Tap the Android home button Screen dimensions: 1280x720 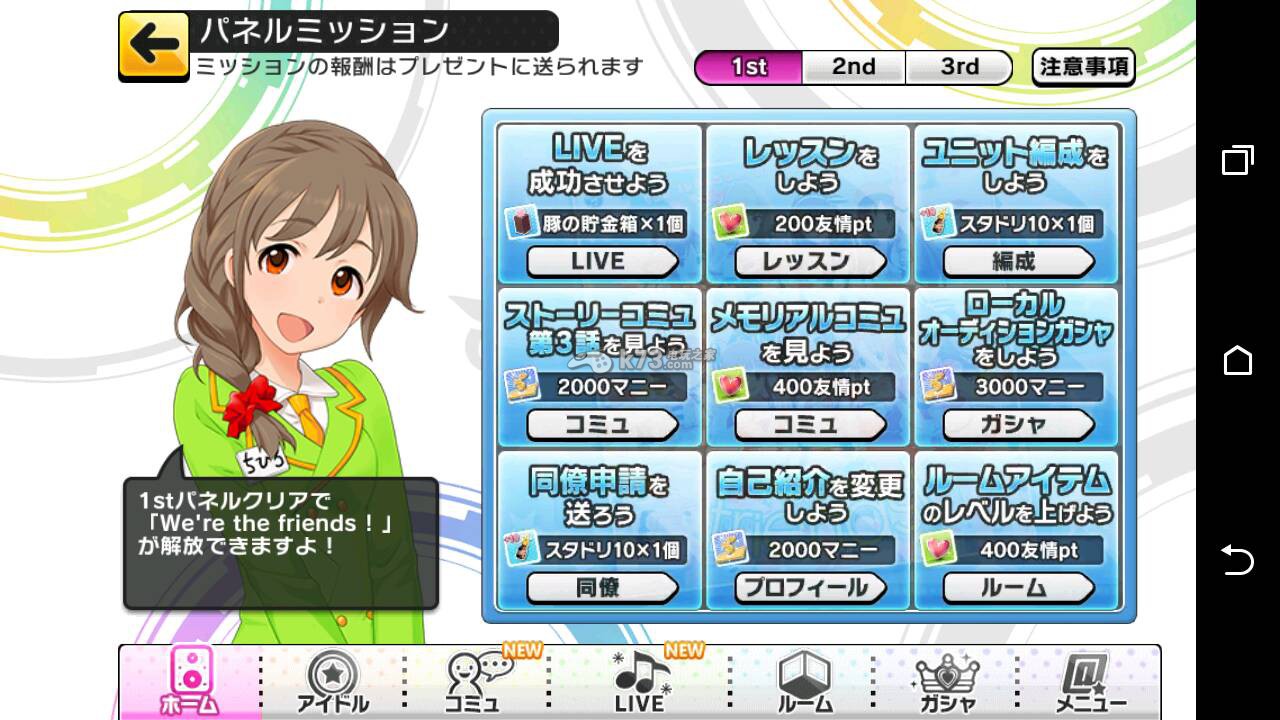tap(1237, 360)
